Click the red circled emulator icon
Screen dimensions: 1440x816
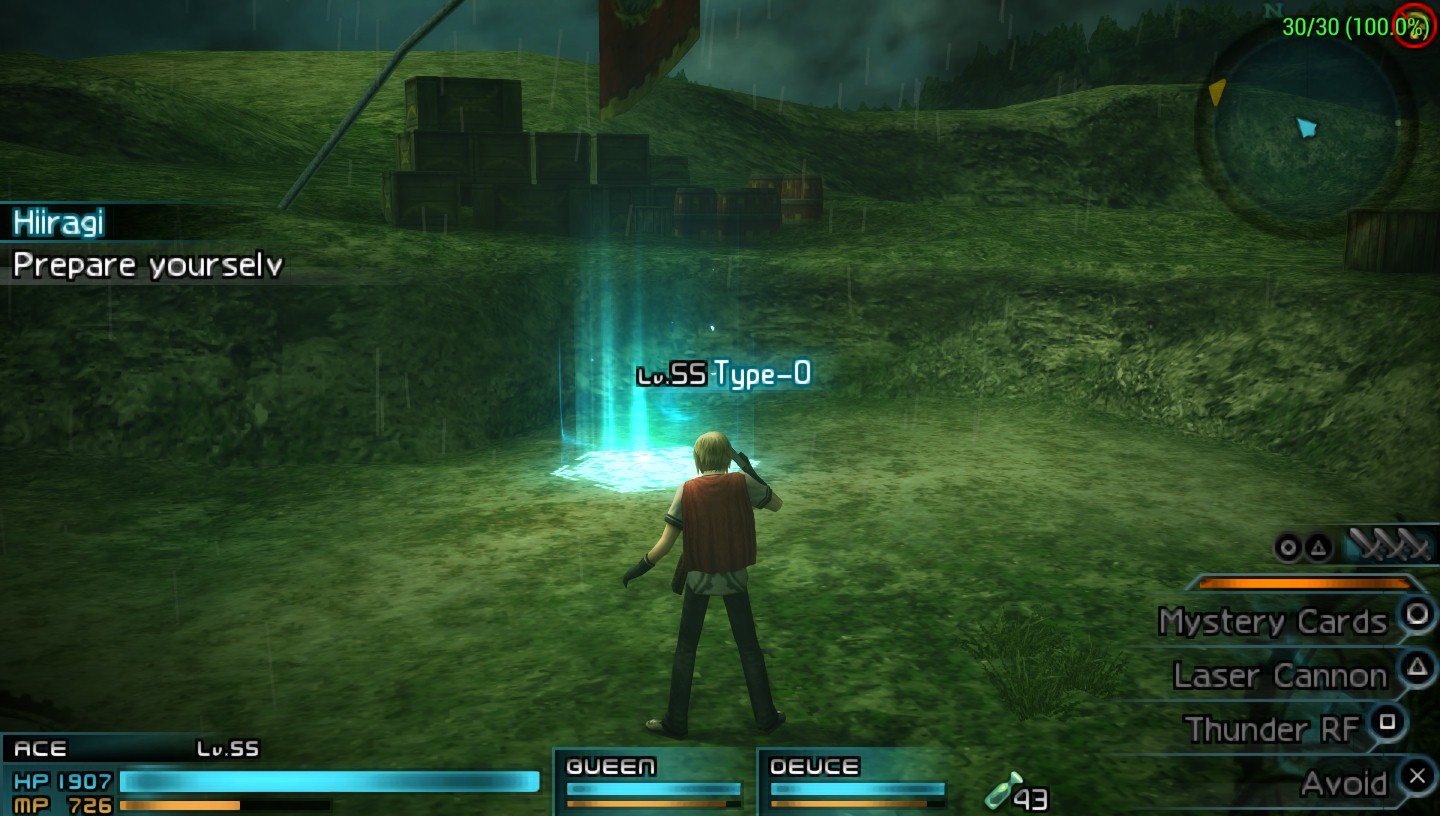1417,25
